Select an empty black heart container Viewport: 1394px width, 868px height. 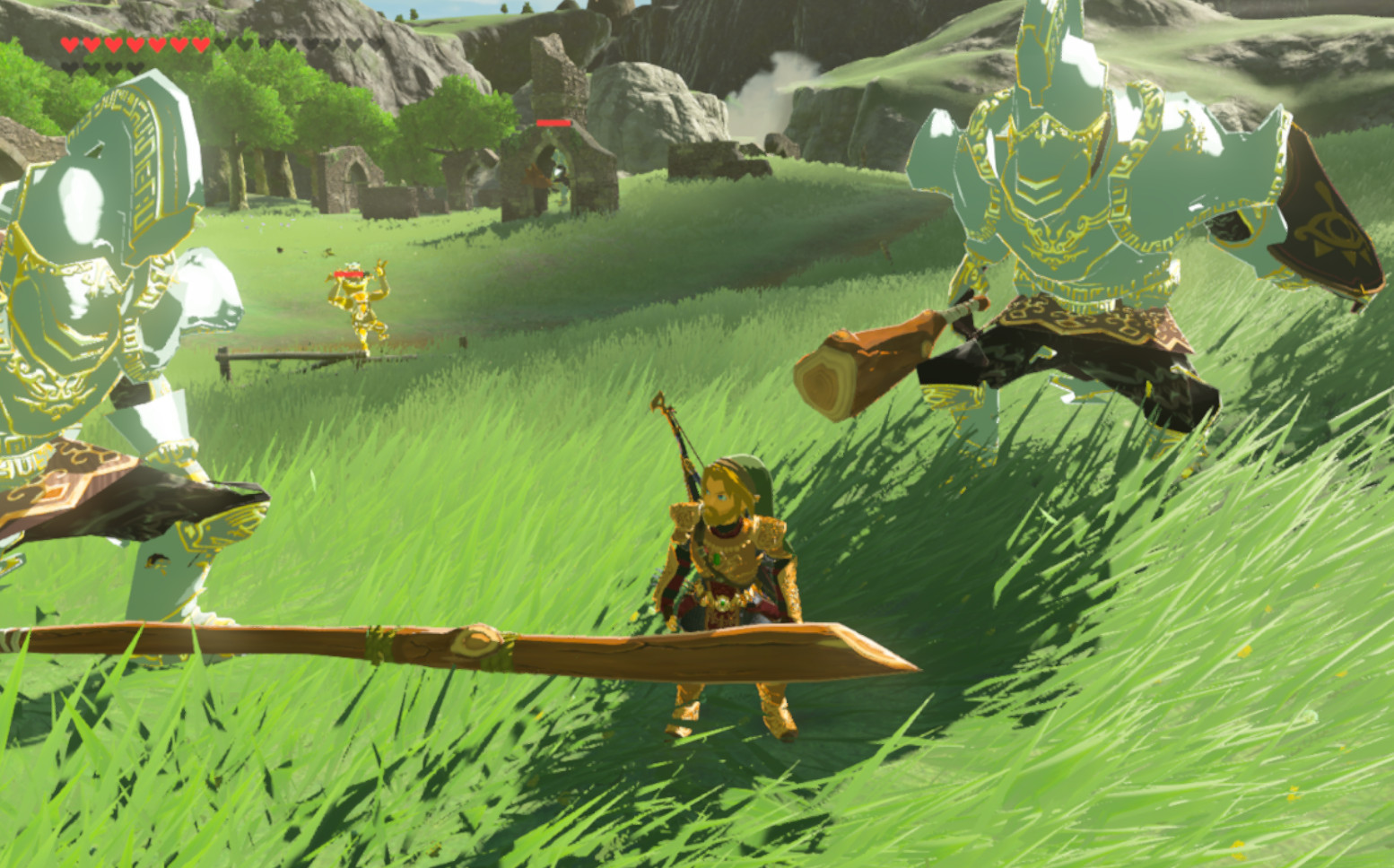pyautogui.click(x=222, y=45)
